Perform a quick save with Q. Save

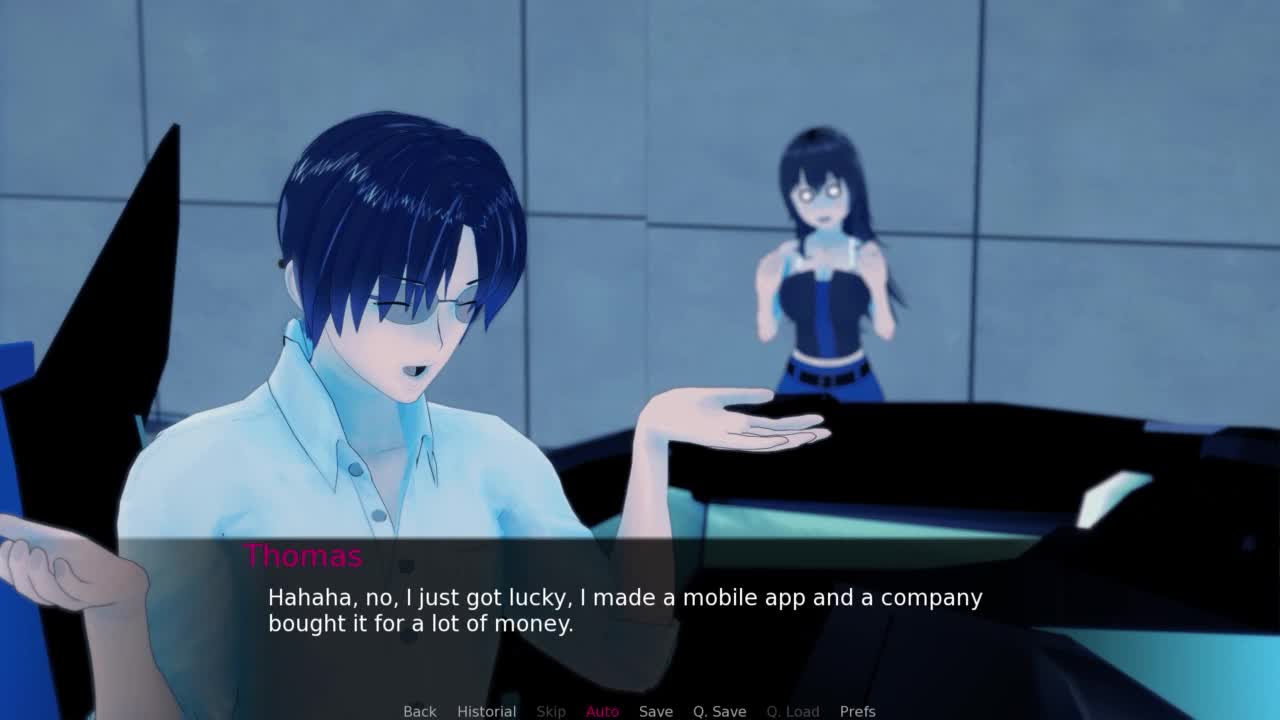[x=720, y=711]
